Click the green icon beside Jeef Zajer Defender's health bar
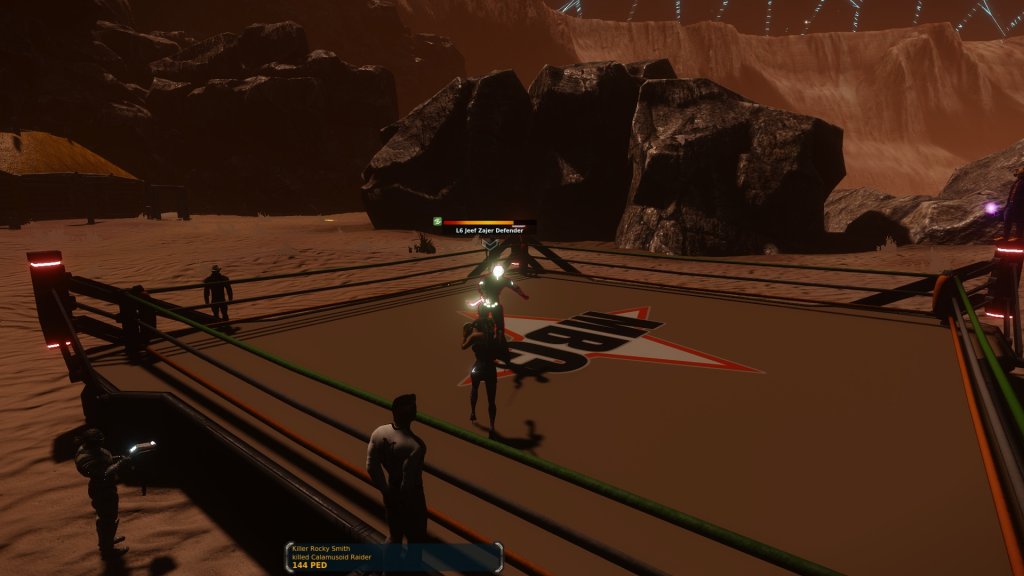Viewport: 1024px width, 576px height. coord(437,221)
